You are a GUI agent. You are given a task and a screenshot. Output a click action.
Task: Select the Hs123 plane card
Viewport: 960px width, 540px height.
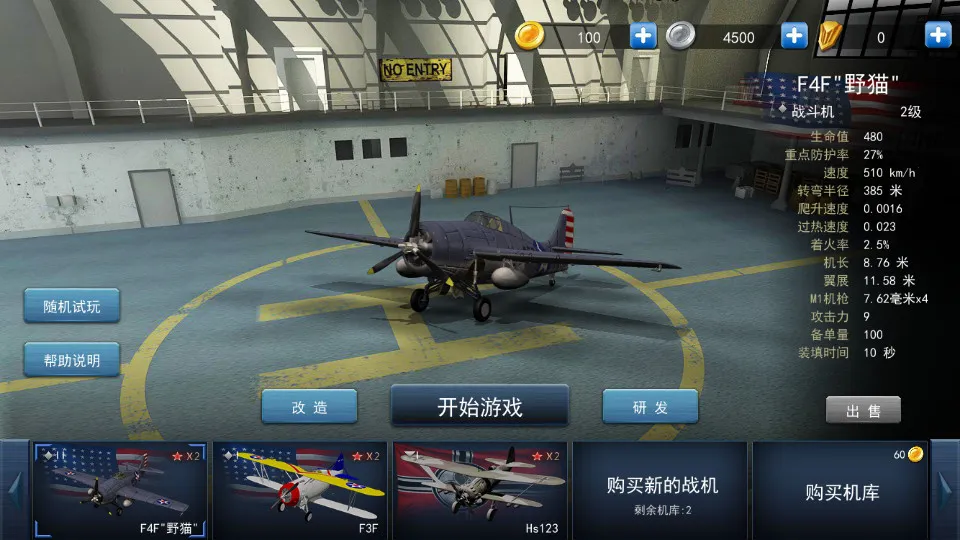tap(480, 490)
